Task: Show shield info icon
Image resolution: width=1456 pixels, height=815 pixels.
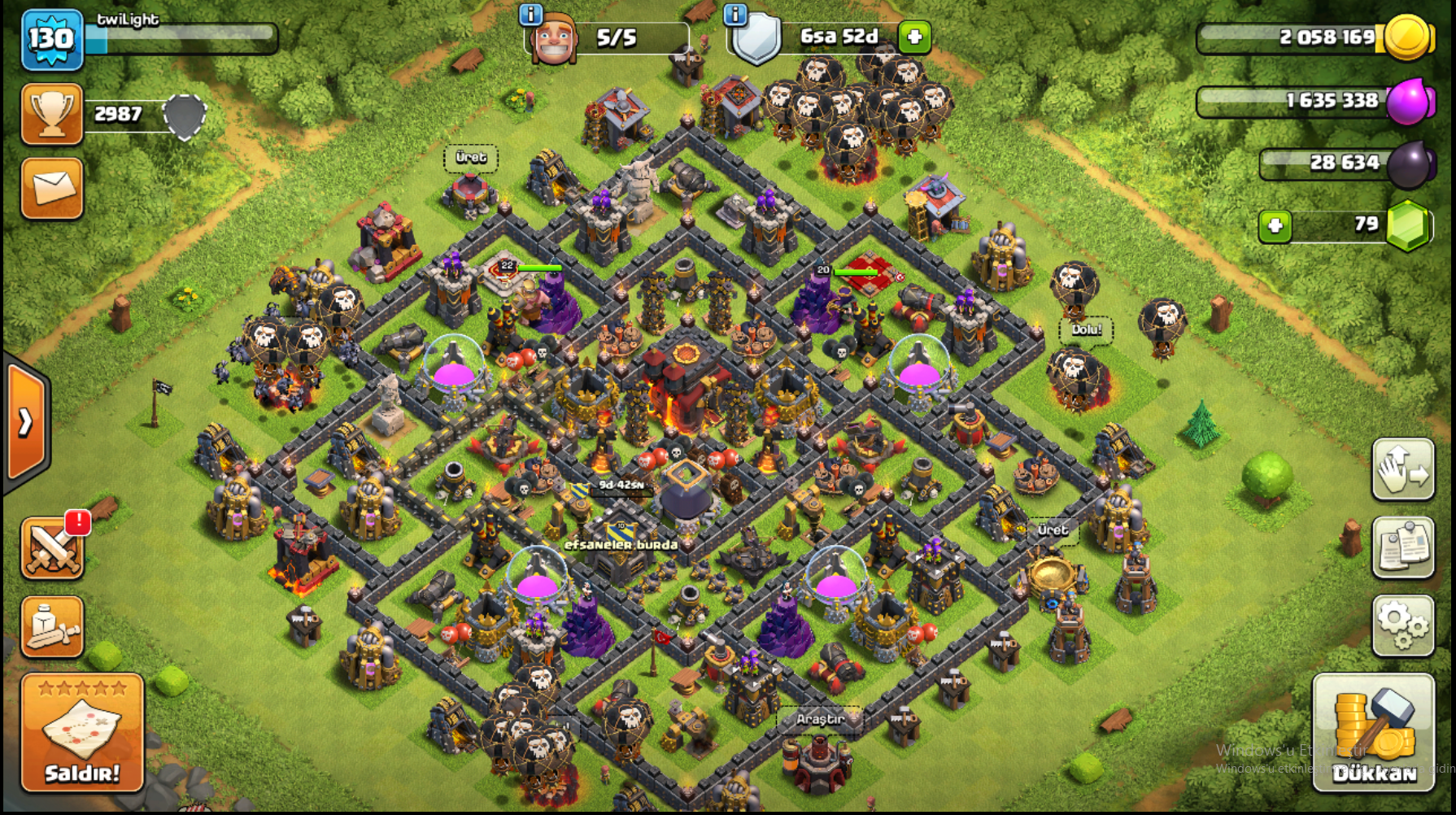Action: pyautogui.click(x=735, y=14)
